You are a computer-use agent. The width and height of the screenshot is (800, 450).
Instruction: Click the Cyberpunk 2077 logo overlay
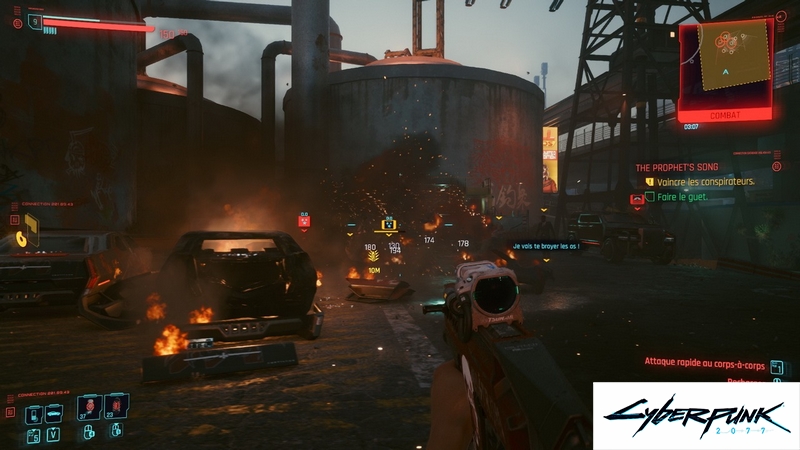click(x=694, y=415)
